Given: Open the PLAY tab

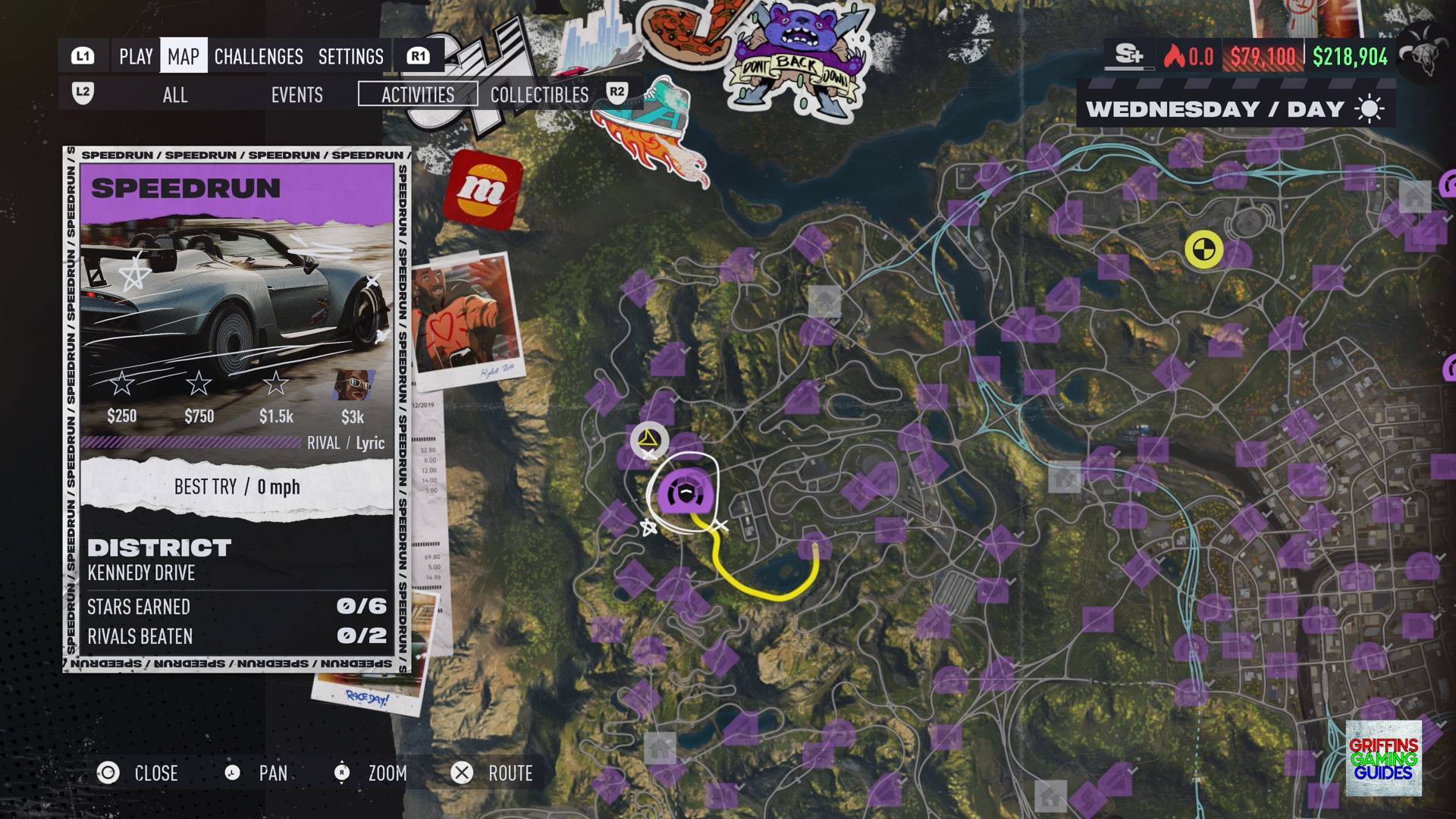Looking at the screenshot, I should 136,57.
